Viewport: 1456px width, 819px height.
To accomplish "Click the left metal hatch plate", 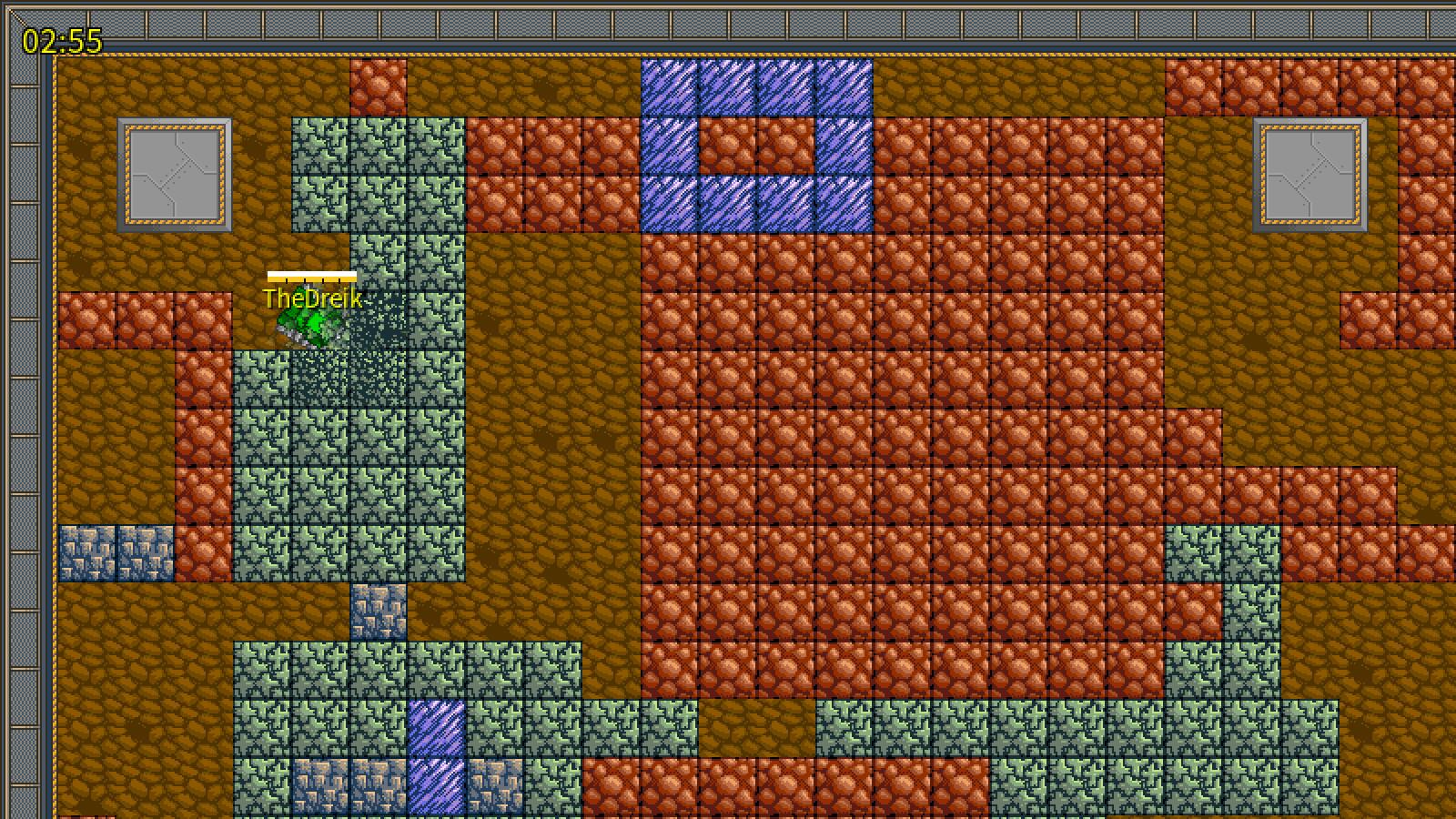I will click(x=173, y=173).
